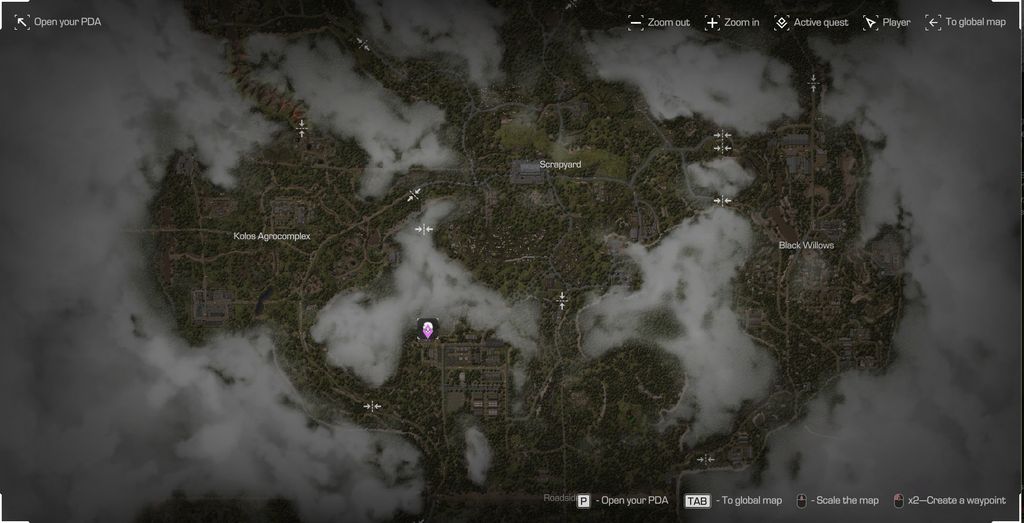Select the Kolos Agrocomplex location label
The height and width of the screenshot is (523, 1024).
pos(272,236)
